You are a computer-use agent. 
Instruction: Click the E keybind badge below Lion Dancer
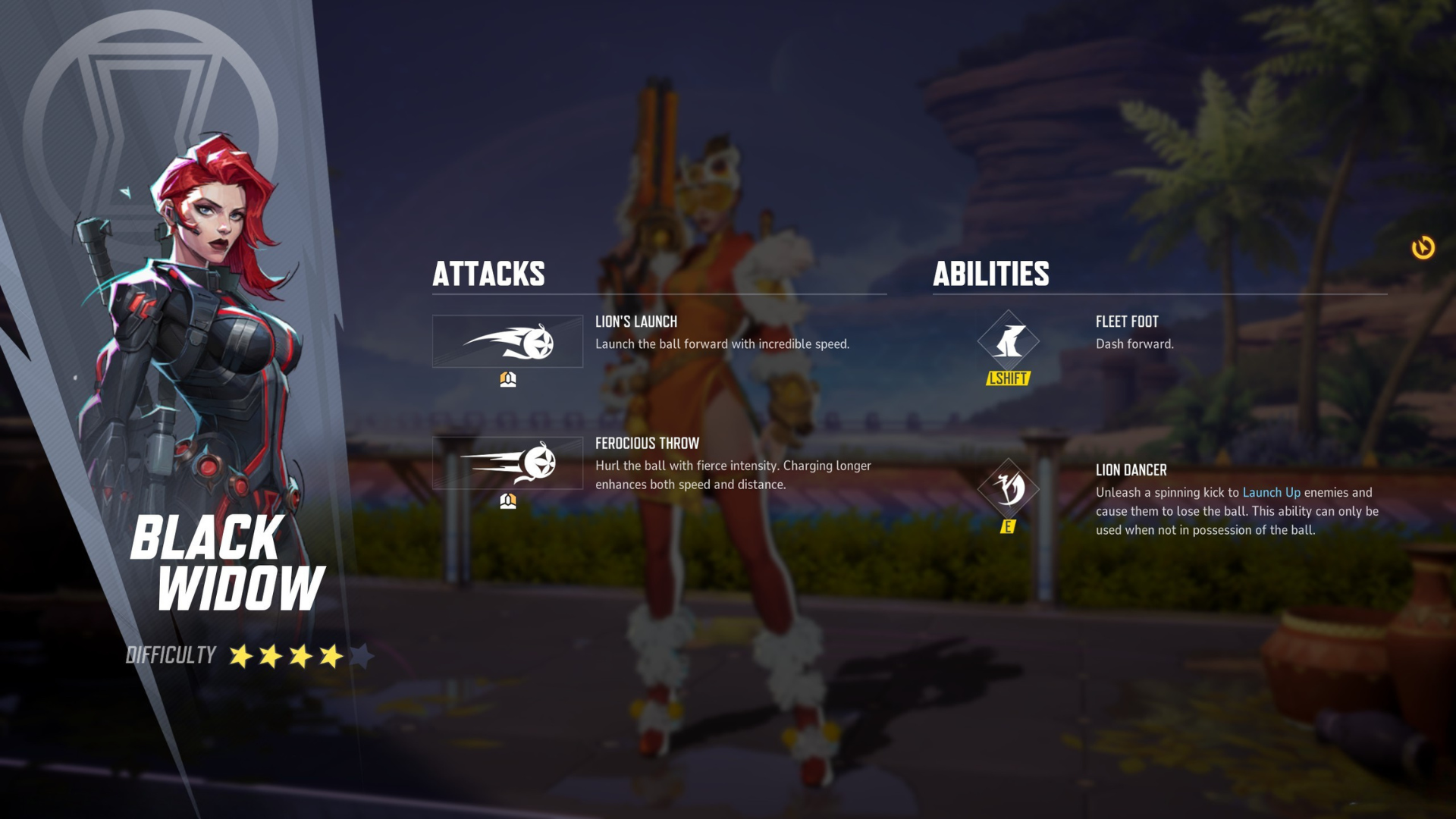1009,526
